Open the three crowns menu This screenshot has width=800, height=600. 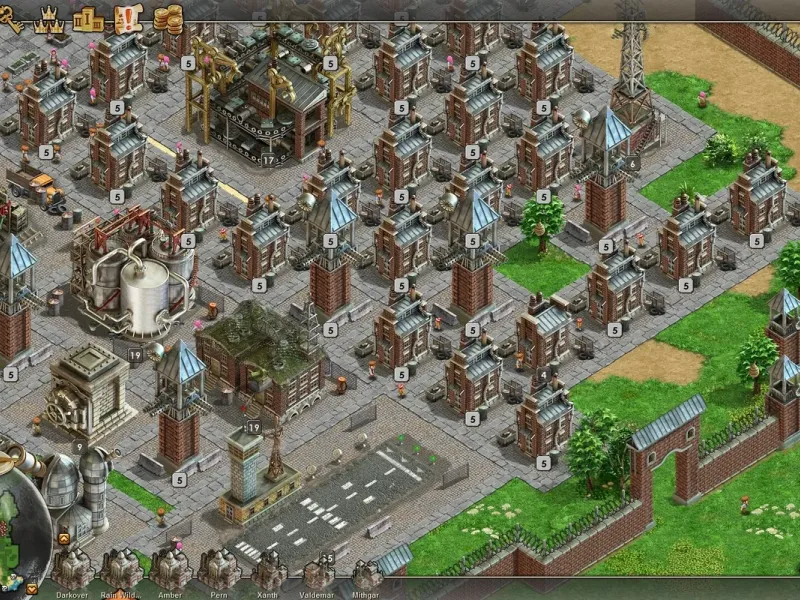[48, 17]
